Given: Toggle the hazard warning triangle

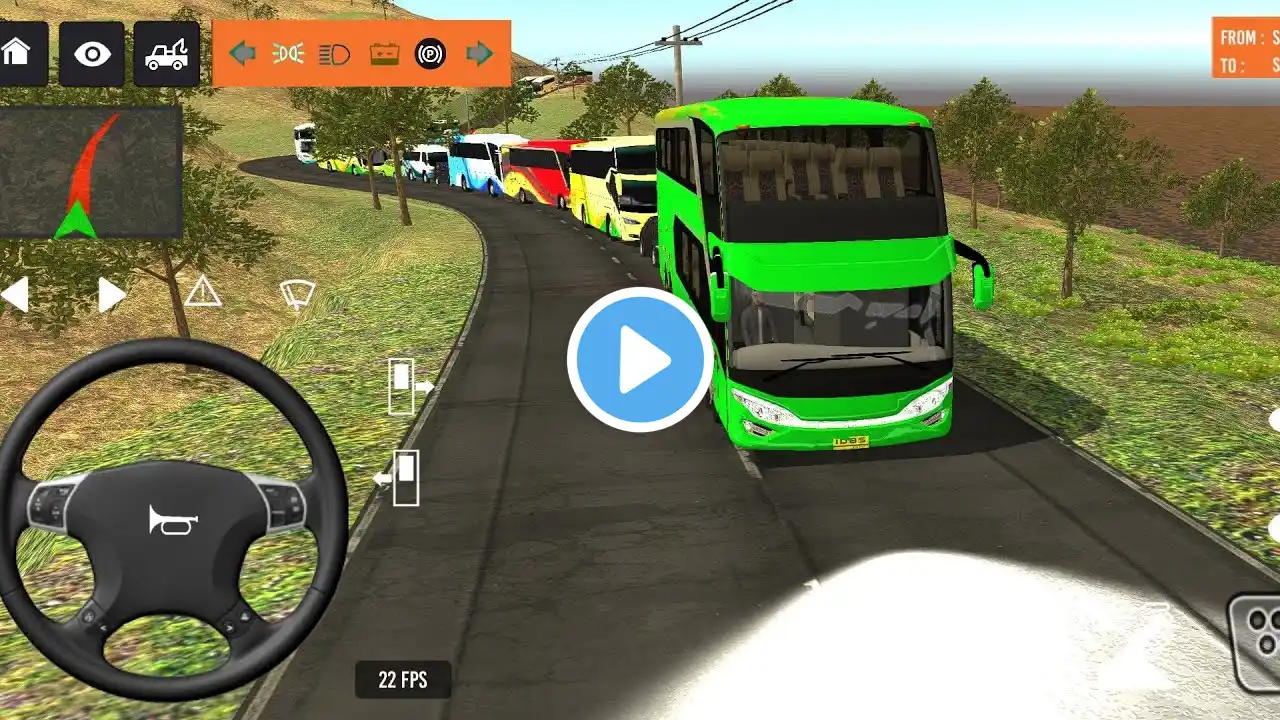Looking at the screenshot, I should pos(203,292).
